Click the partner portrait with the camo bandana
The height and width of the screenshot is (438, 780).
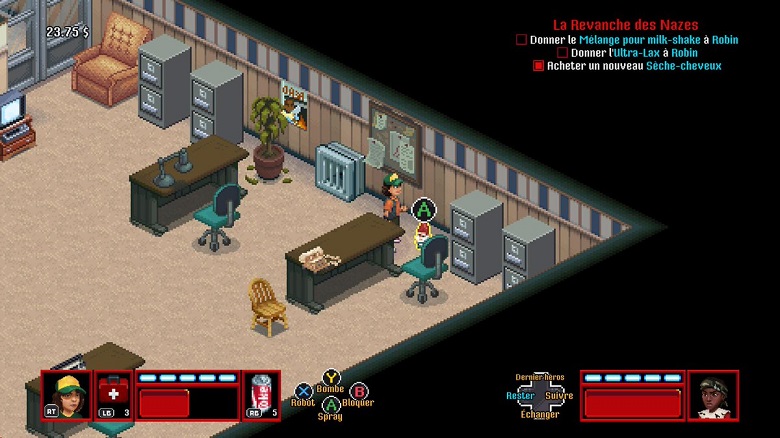[x=713, y=395]
